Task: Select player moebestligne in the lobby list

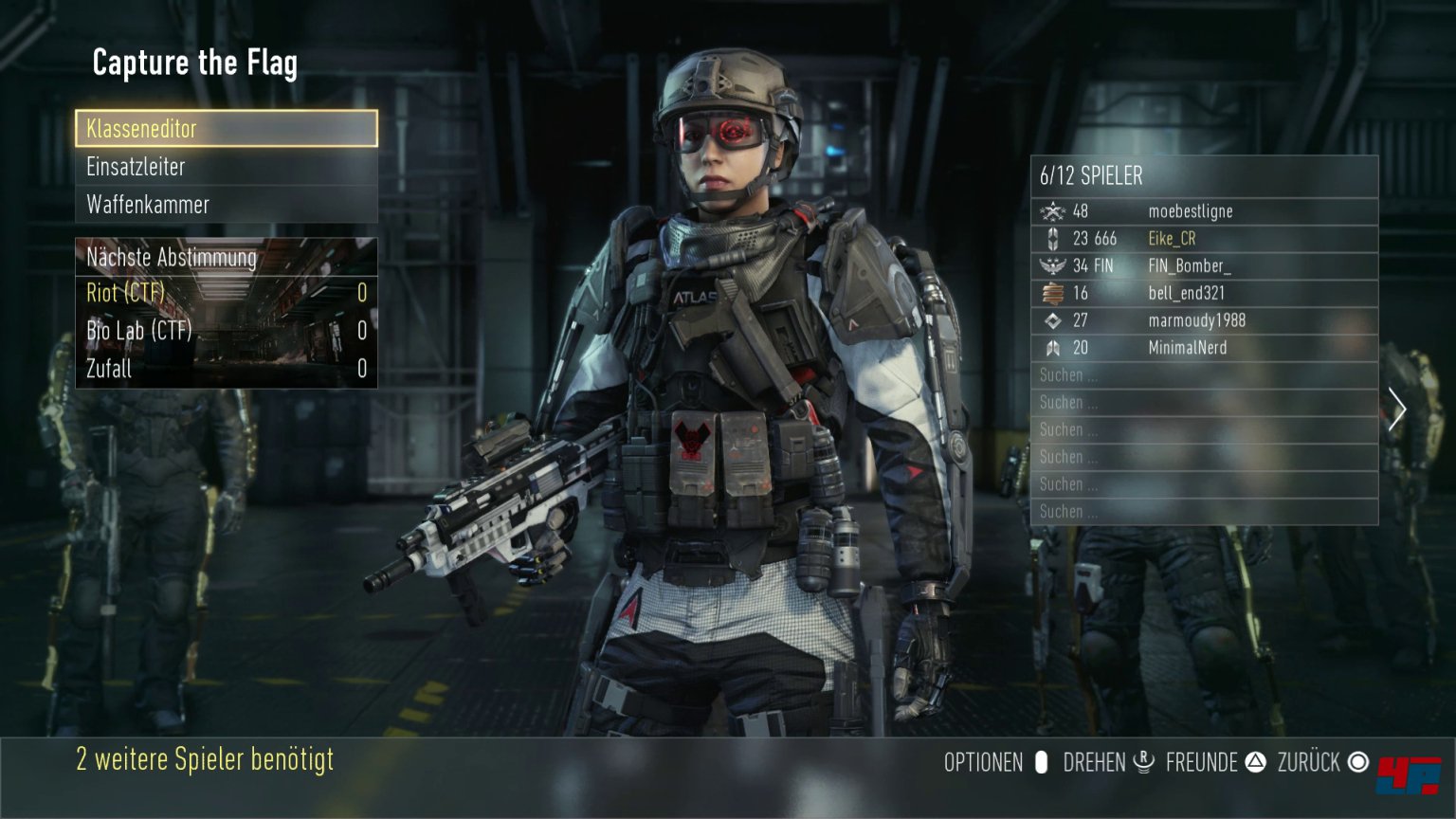Action: tap(1204, 211)
